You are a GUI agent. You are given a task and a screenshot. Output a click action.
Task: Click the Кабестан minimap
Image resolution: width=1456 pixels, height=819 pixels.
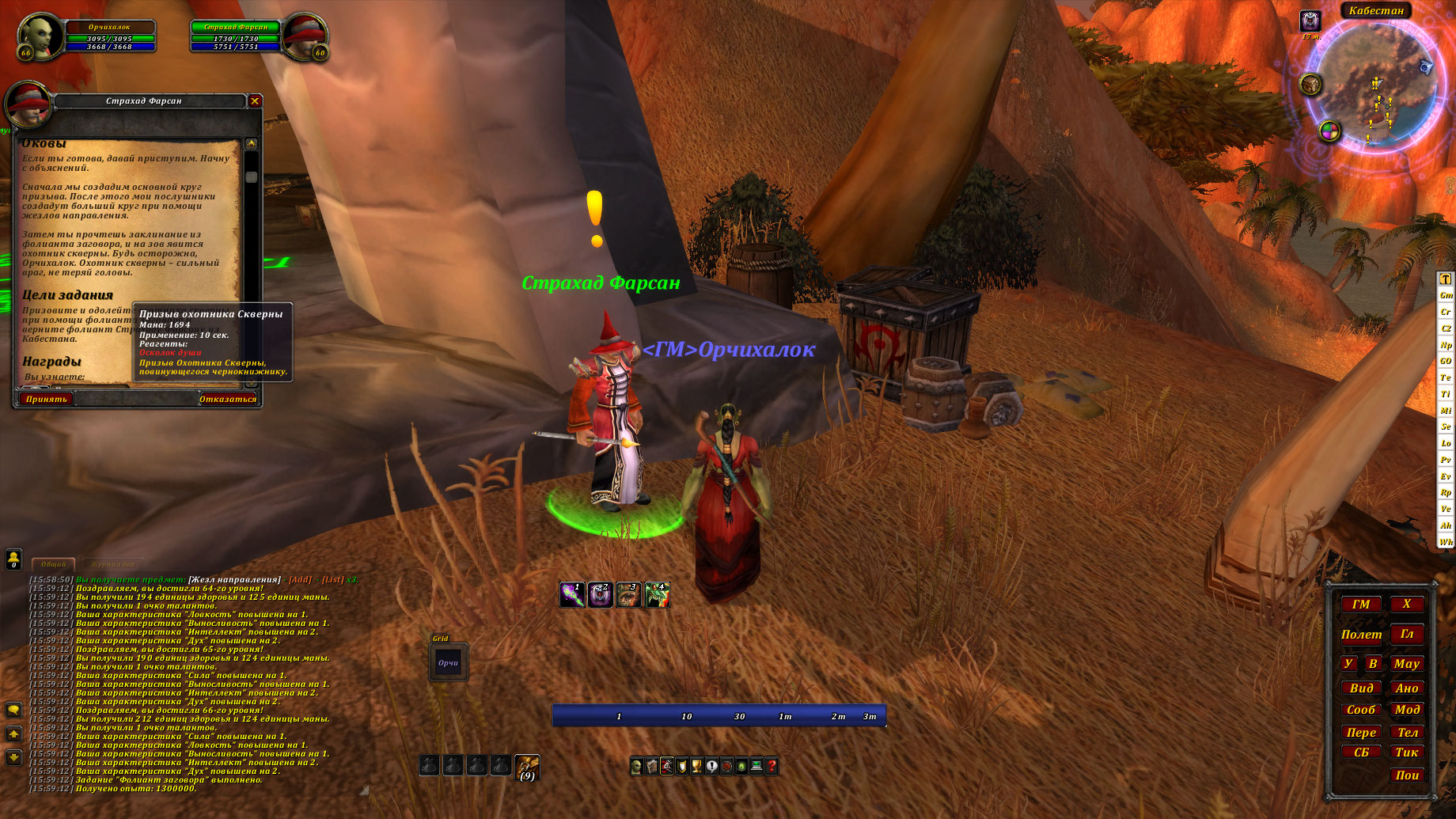click(1375, 87)
